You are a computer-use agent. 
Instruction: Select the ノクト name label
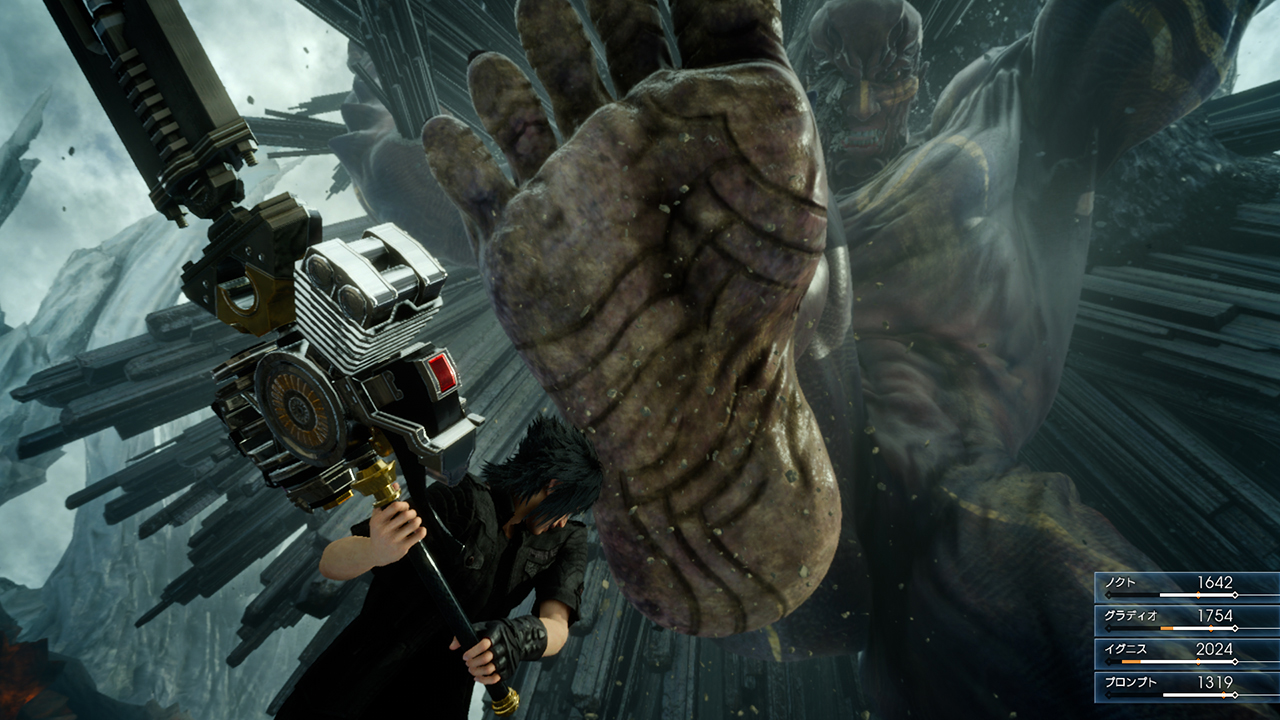click(x=1121, y=582)
